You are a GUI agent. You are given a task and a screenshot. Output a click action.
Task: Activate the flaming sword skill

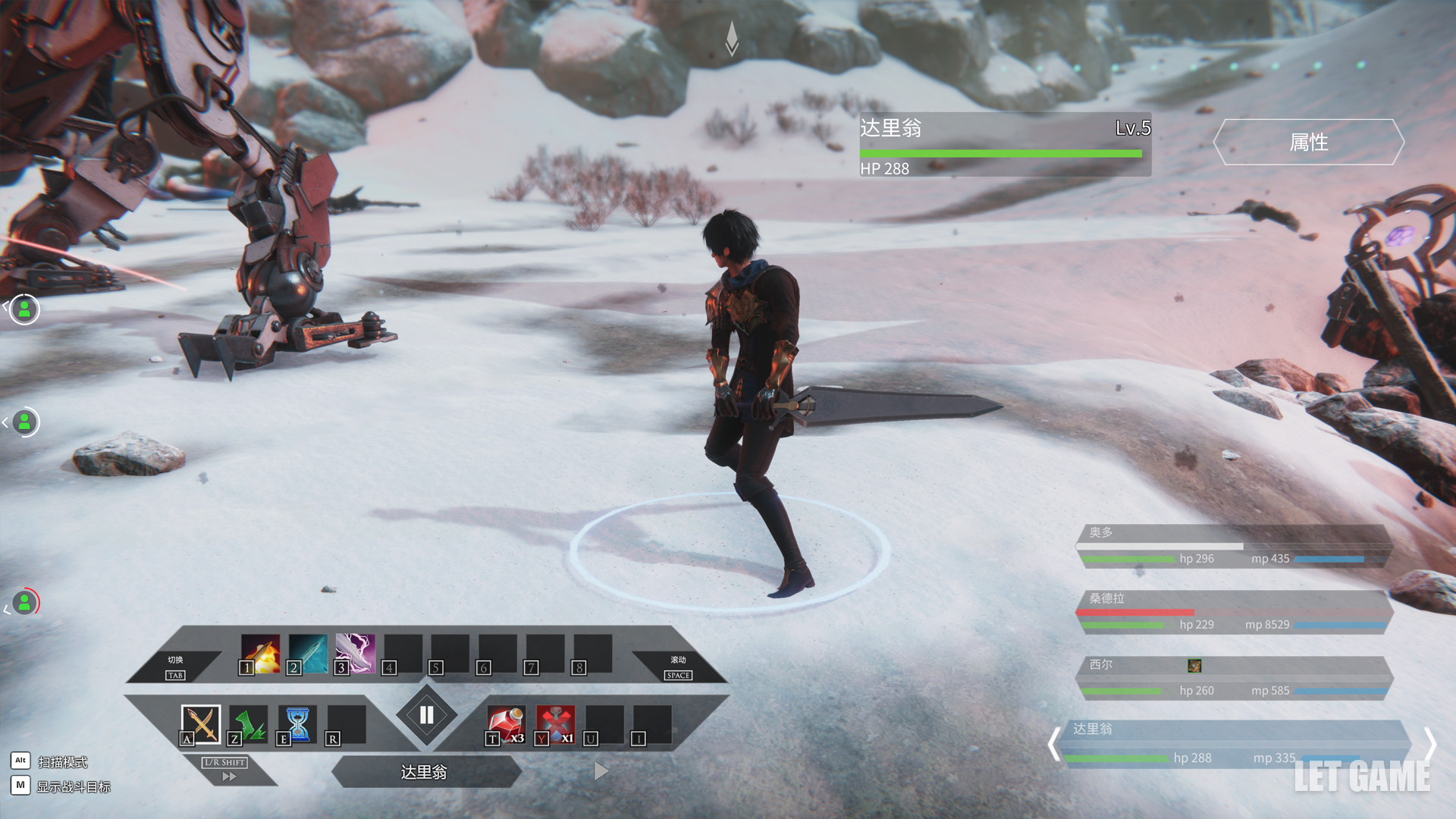261,654
